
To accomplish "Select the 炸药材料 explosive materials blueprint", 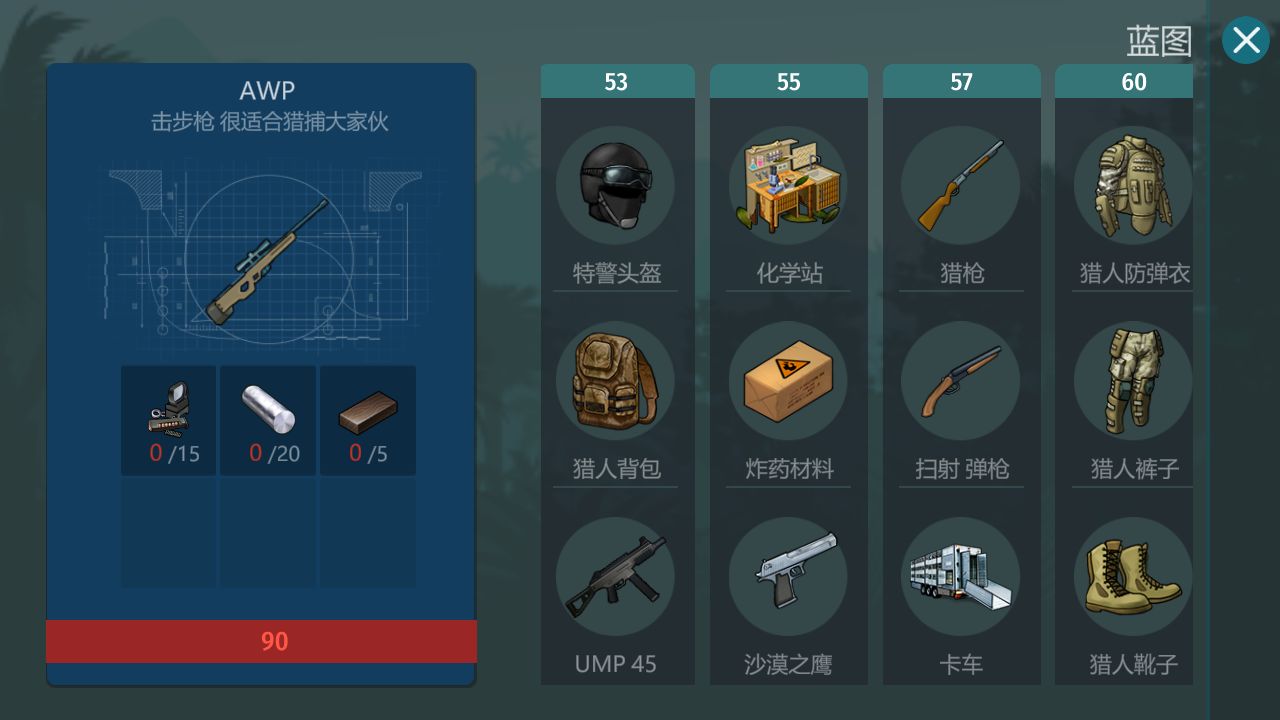I will (789, 380).
